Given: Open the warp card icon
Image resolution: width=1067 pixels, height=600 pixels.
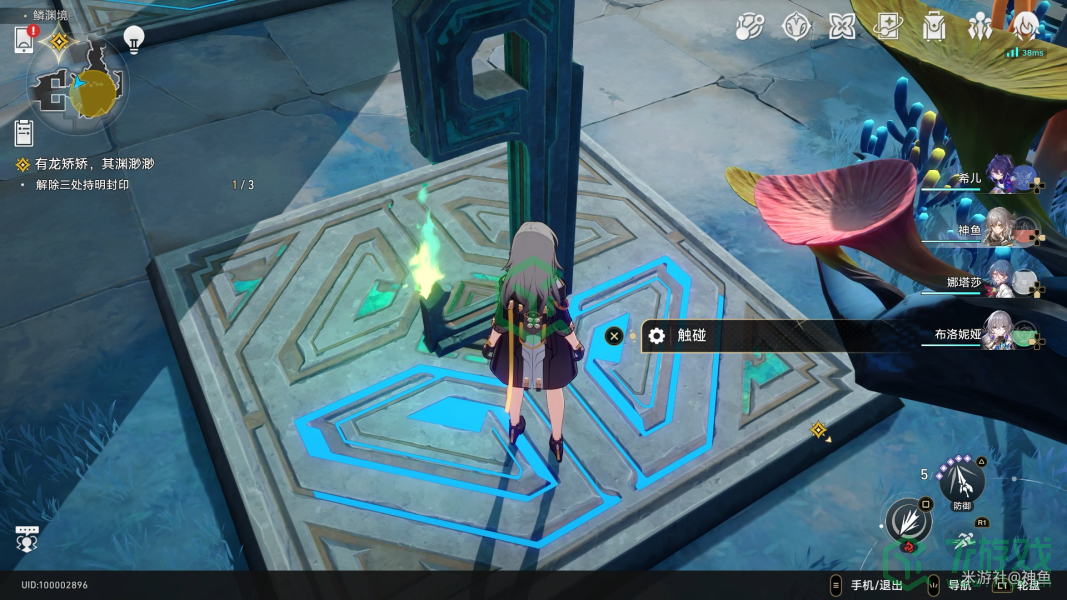Looking at the screenshot, I should pyautogui.click(x=888, y=27).
